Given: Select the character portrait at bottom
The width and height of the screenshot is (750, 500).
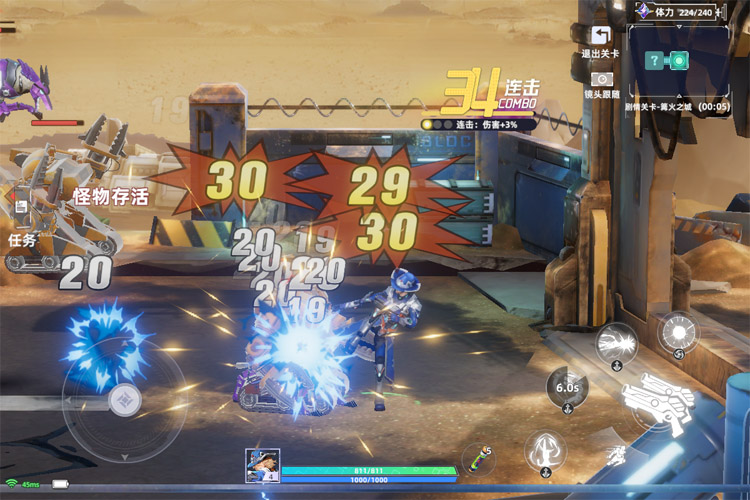Looking at the screenshot, I should pyautogui.click(x=262, y=466).
